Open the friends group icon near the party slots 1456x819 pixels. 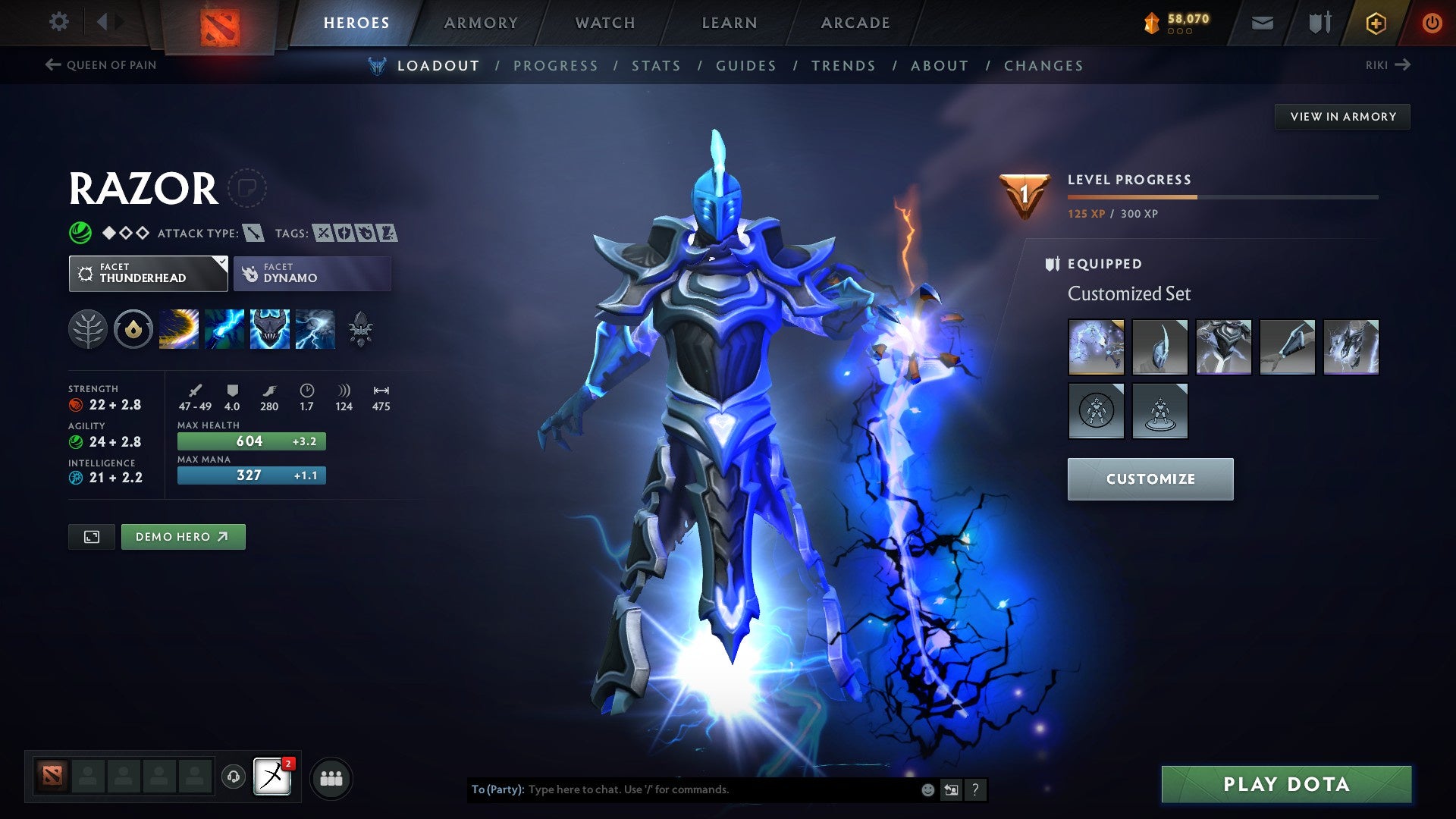pyautogui.click(x=331, y=777)
